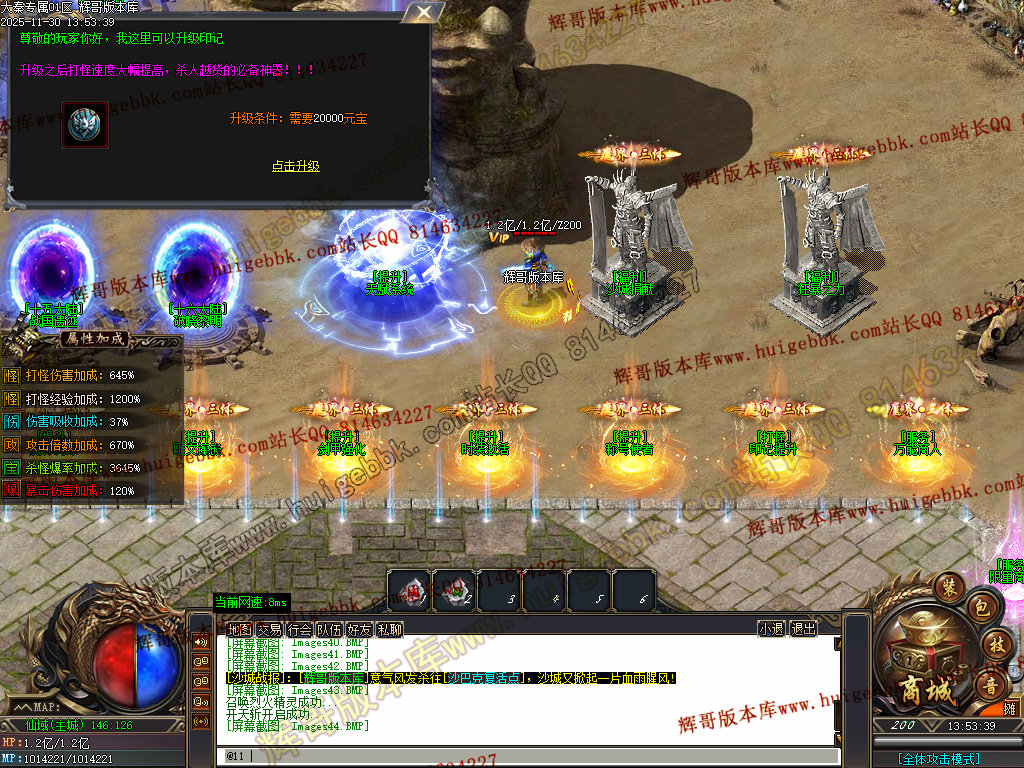Open the 装 equipment panel
This screenshot has height=768, width=1024.
tap(947, 585)
